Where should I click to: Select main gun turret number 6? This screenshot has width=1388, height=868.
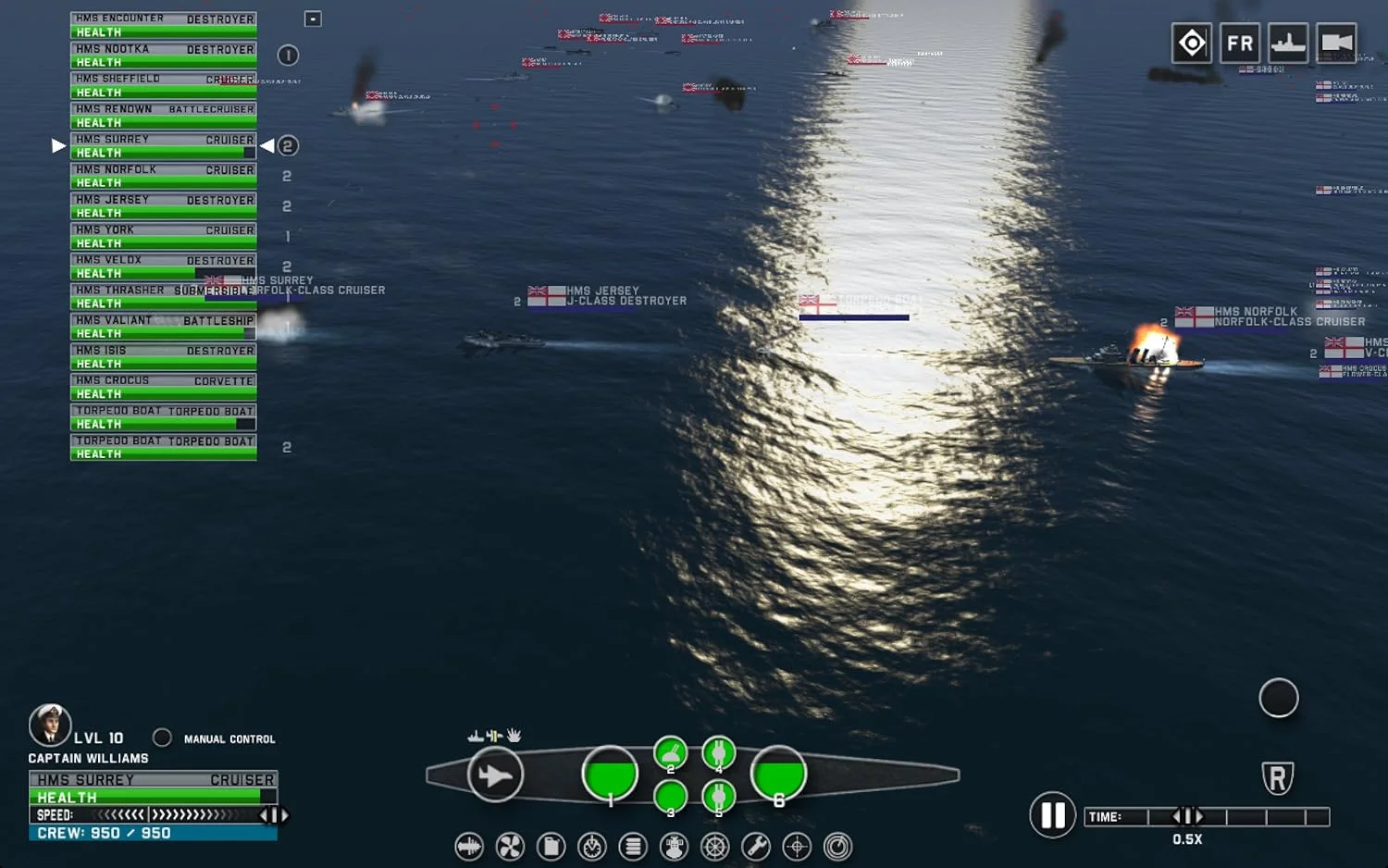tap(778, 774)
